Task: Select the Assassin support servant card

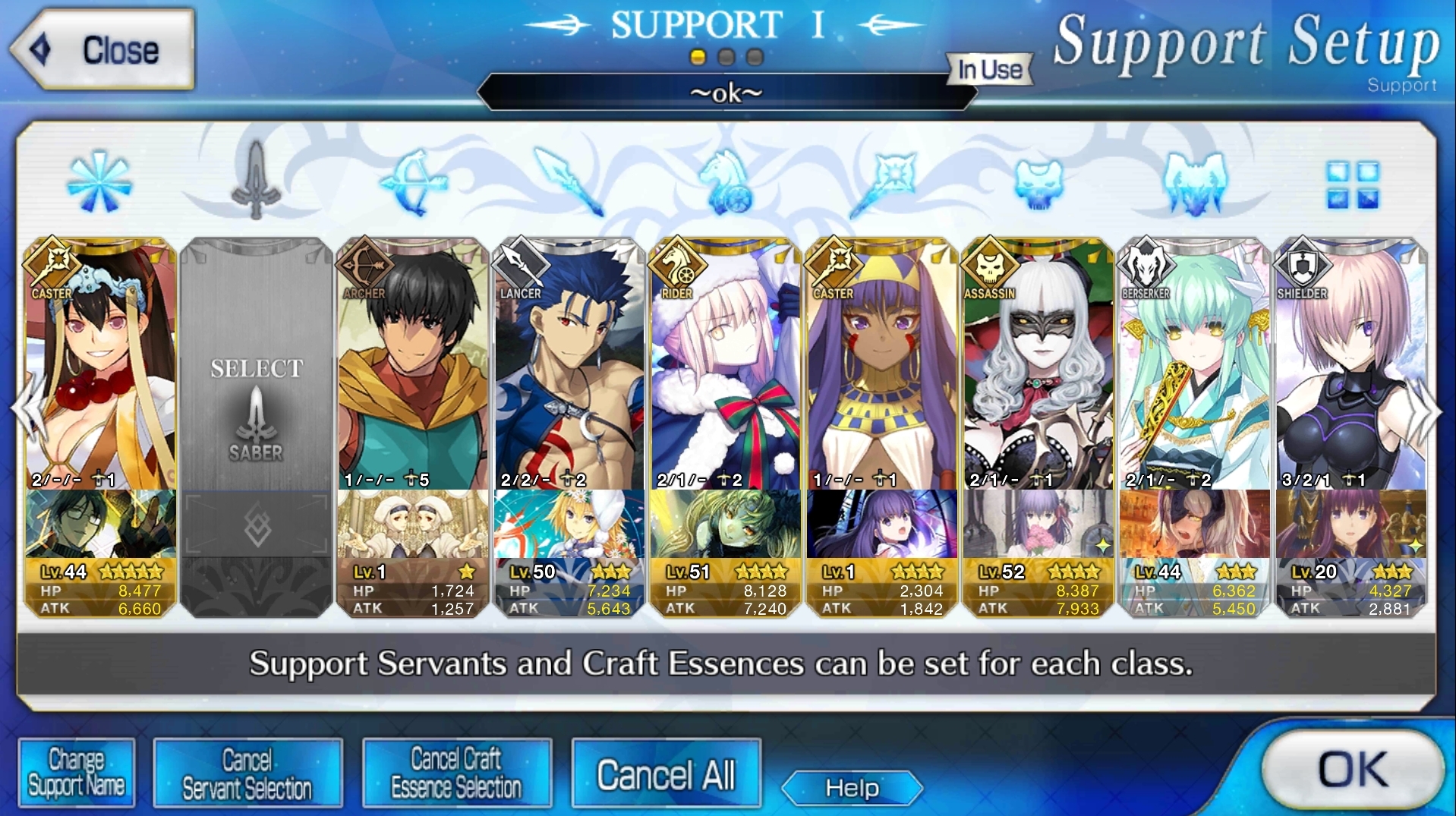Action: click(x=1038, y=364)
